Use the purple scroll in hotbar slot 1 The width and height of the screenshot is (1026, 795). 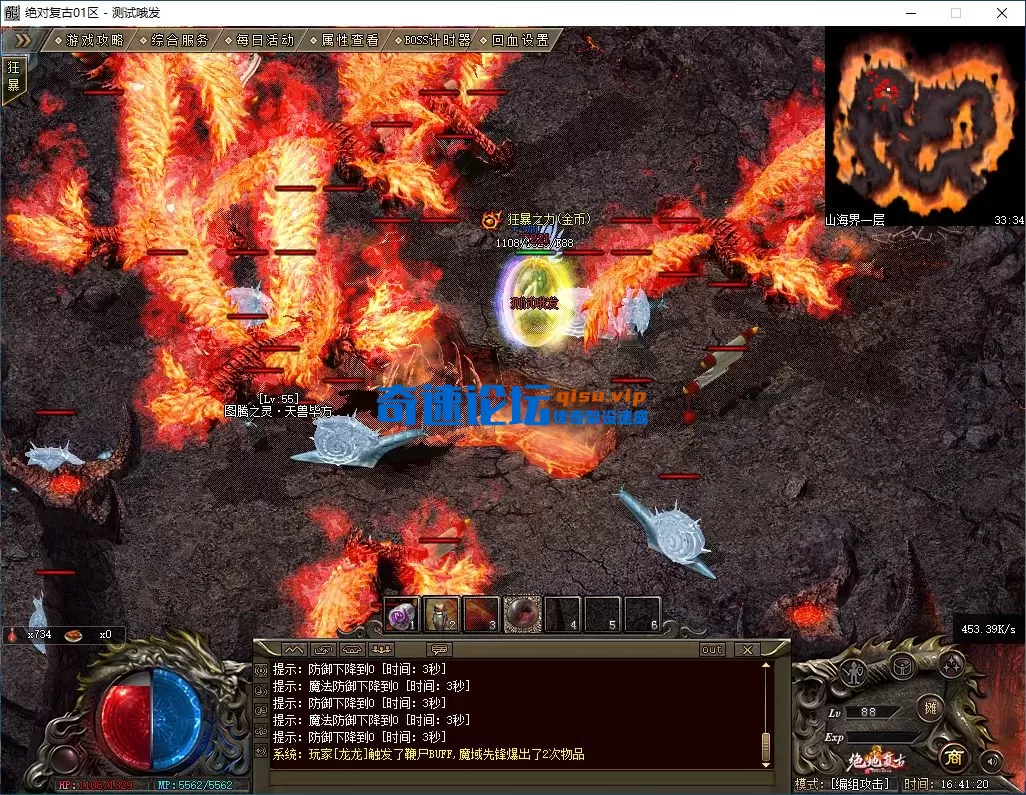[402, 614]
